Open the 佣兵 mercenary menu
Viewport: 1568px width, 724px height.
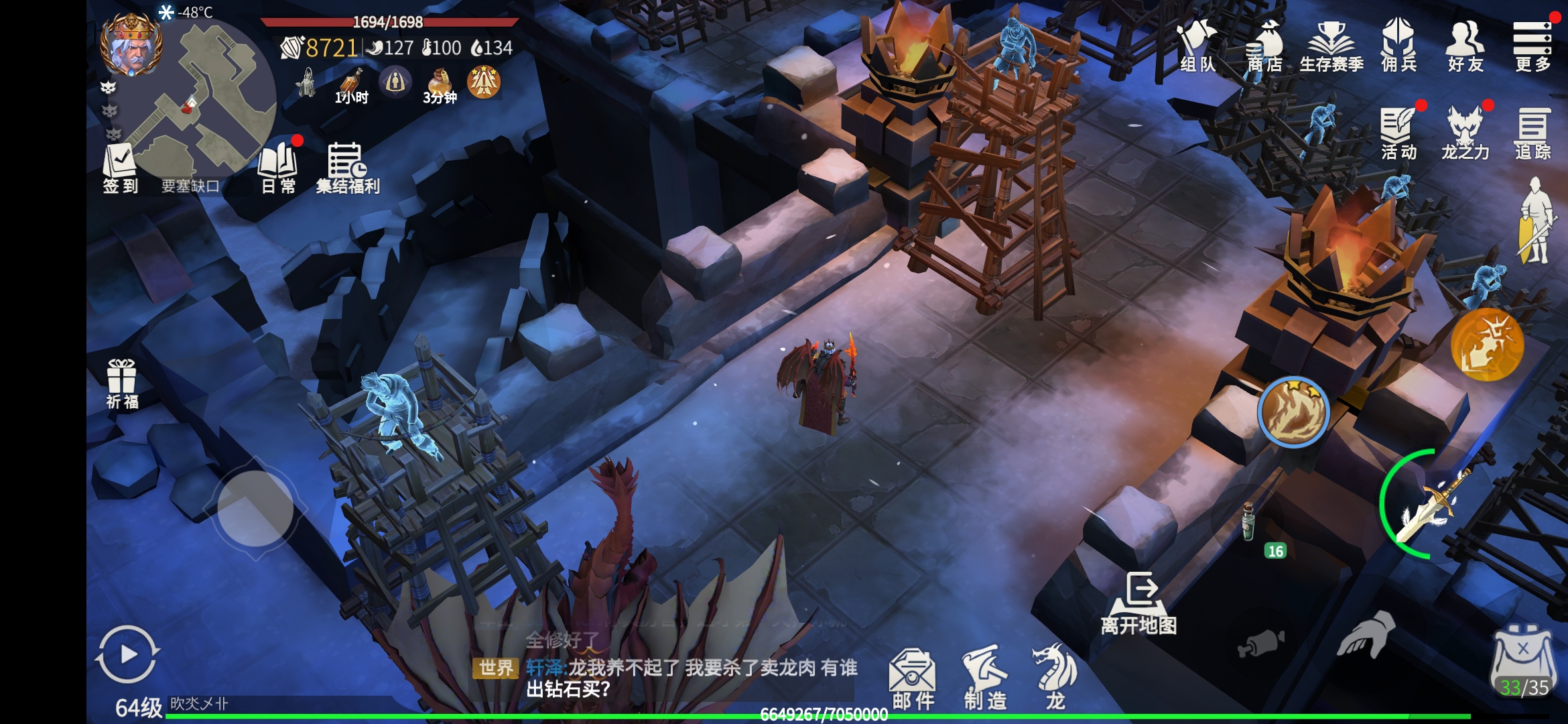tap(1398, 46)
